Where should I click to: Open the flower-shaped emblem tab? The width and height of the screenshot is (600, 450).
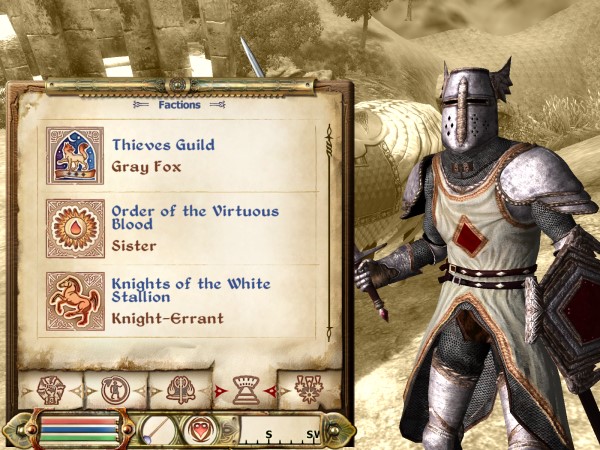tap(309, 390)
